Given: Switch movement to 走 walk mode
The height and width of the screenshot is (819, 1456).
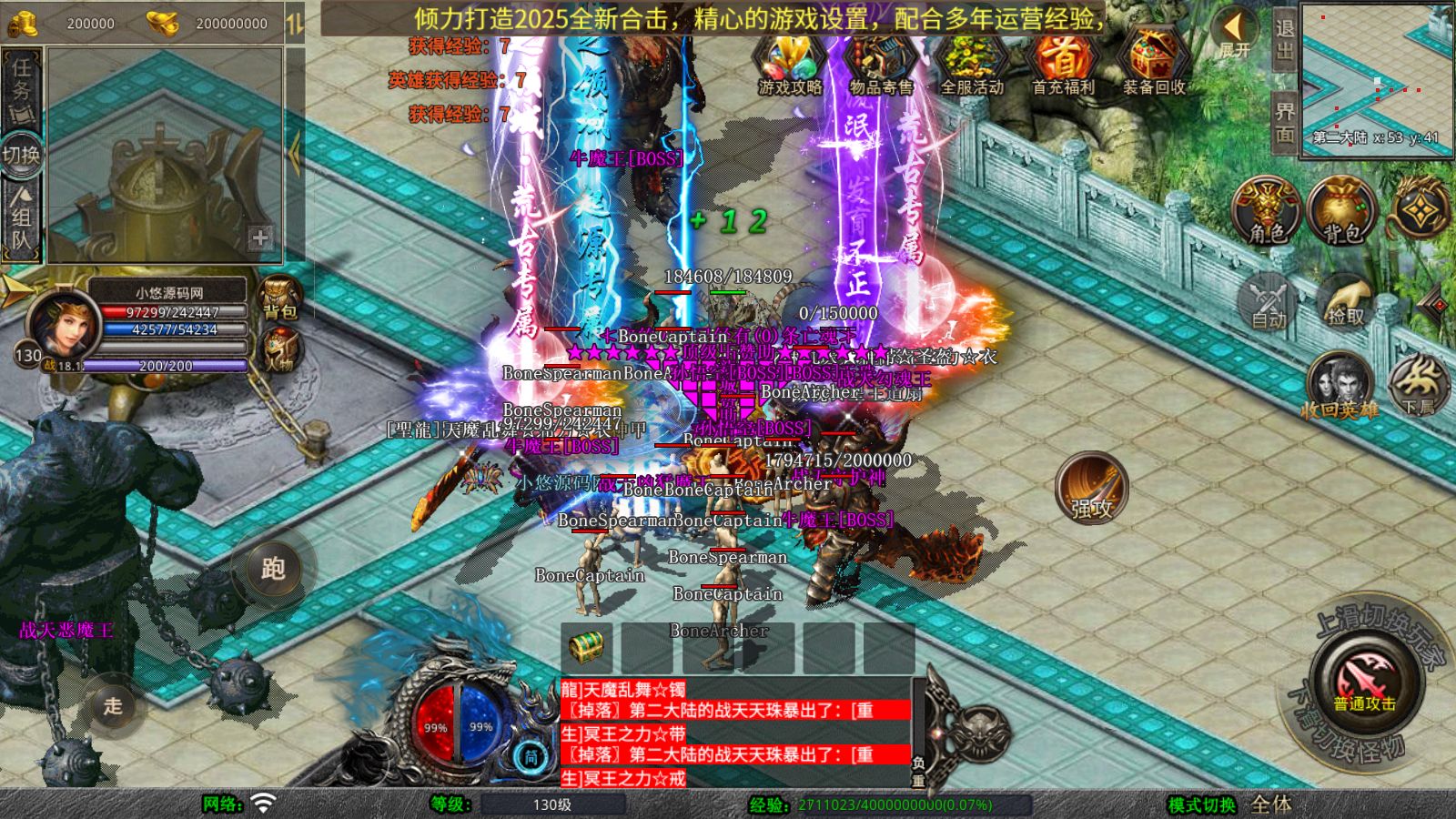Looking at the screenshot, I should point(113,705).
